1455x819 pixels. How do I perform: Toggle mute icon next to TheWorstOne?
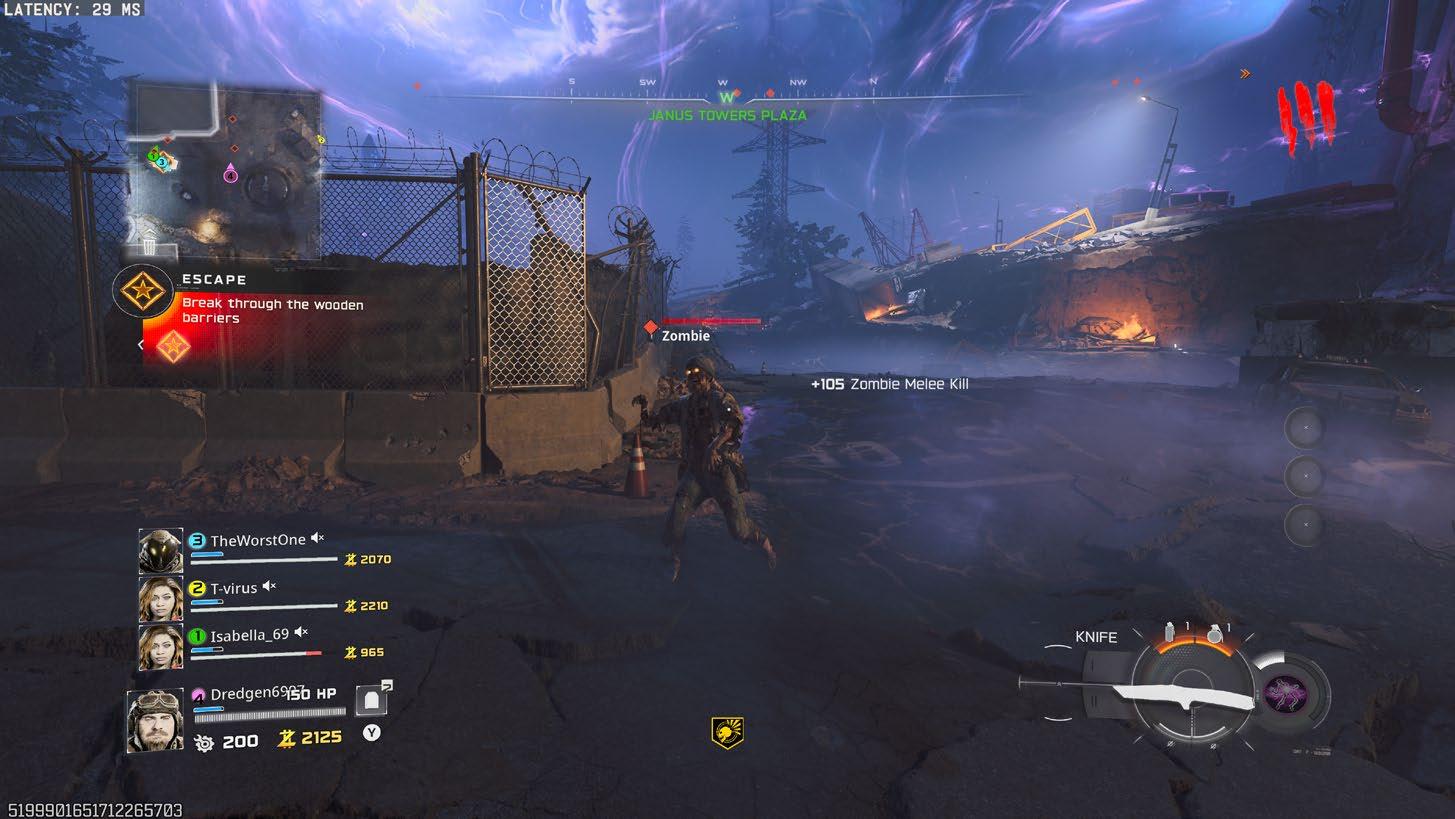point(317,539)
